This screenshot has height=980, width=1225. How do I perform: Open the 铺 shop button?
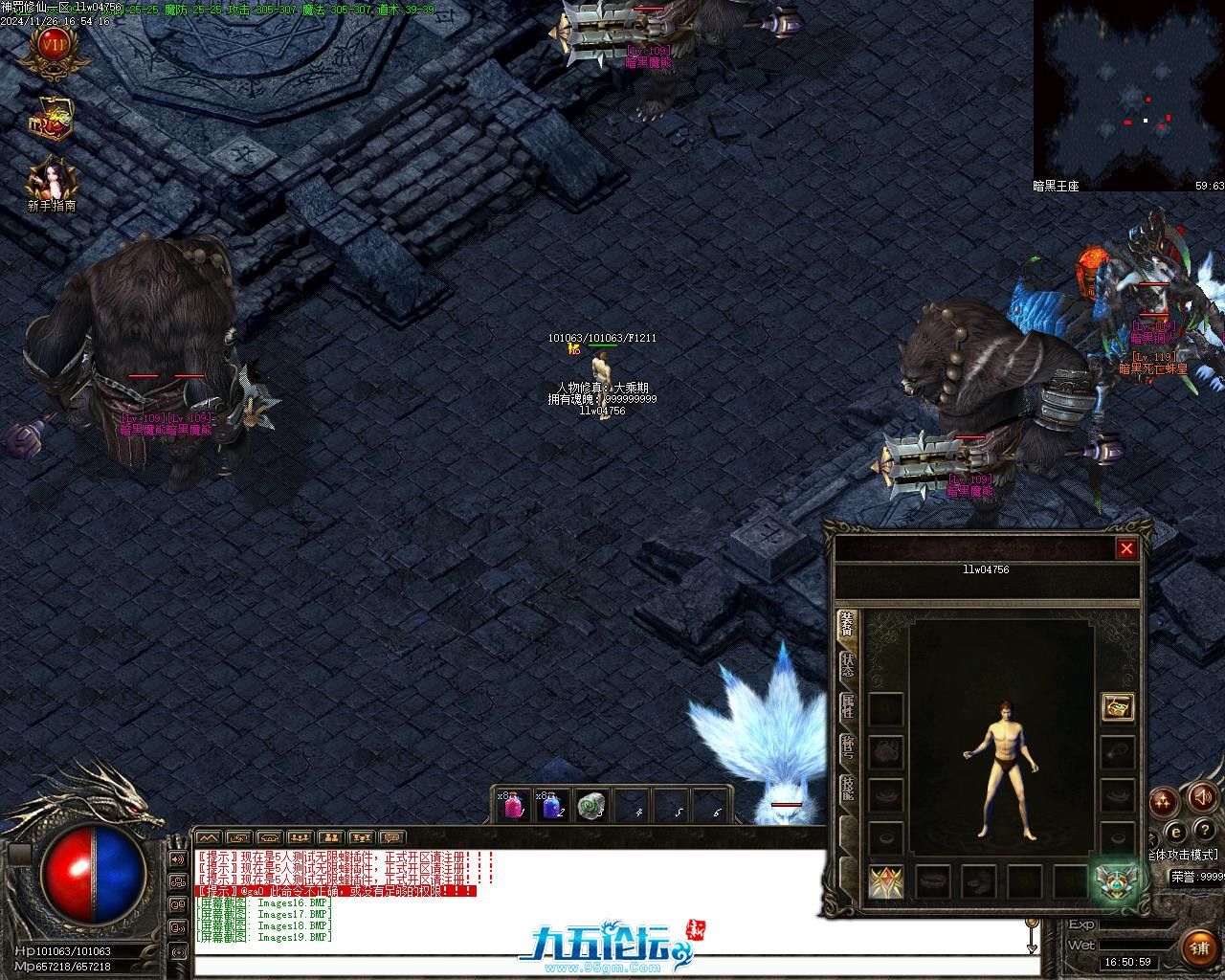coord(1200,947)
